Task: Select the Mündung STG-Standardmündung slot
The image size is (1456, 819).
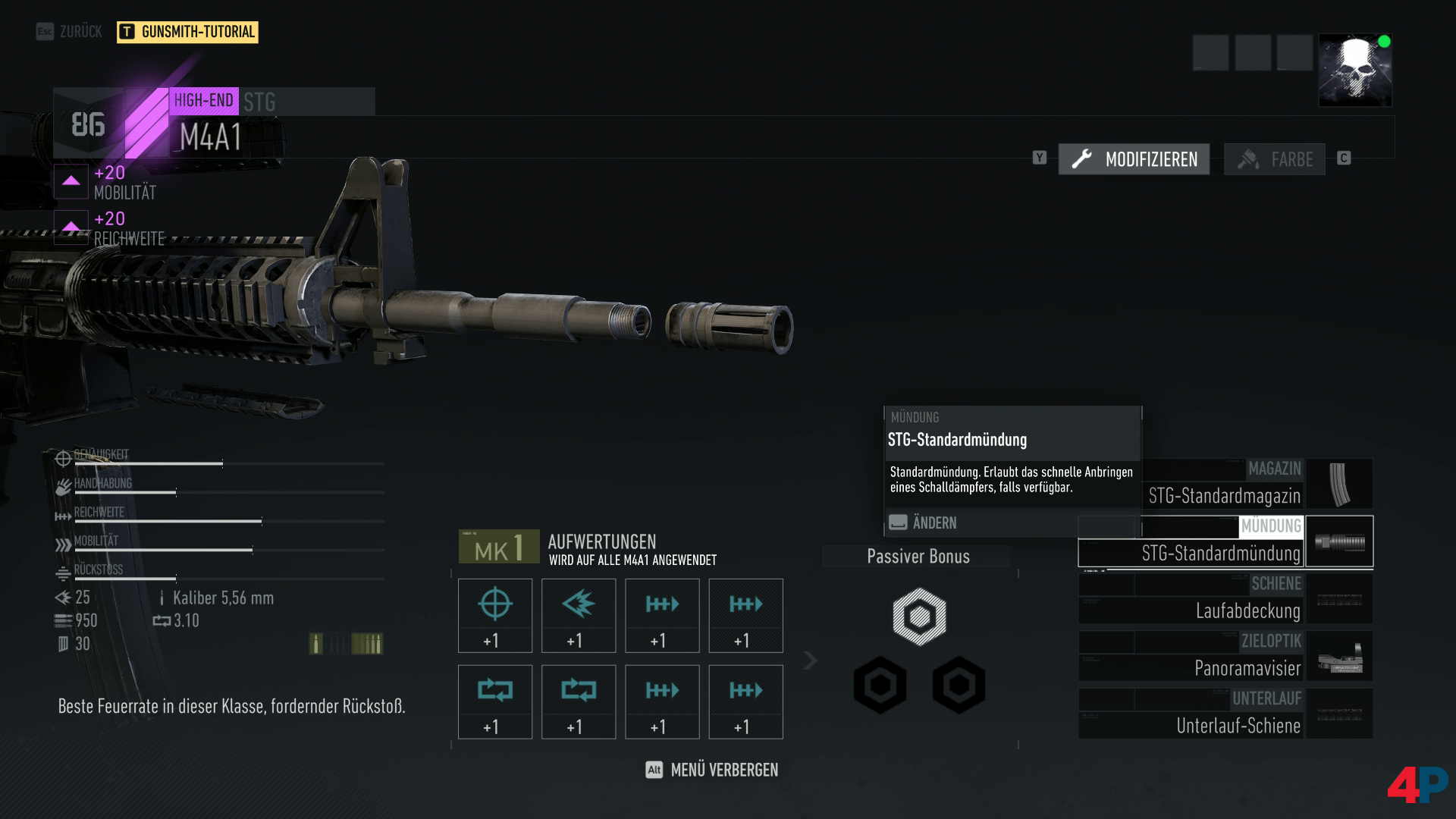Action: point(1225,542)
